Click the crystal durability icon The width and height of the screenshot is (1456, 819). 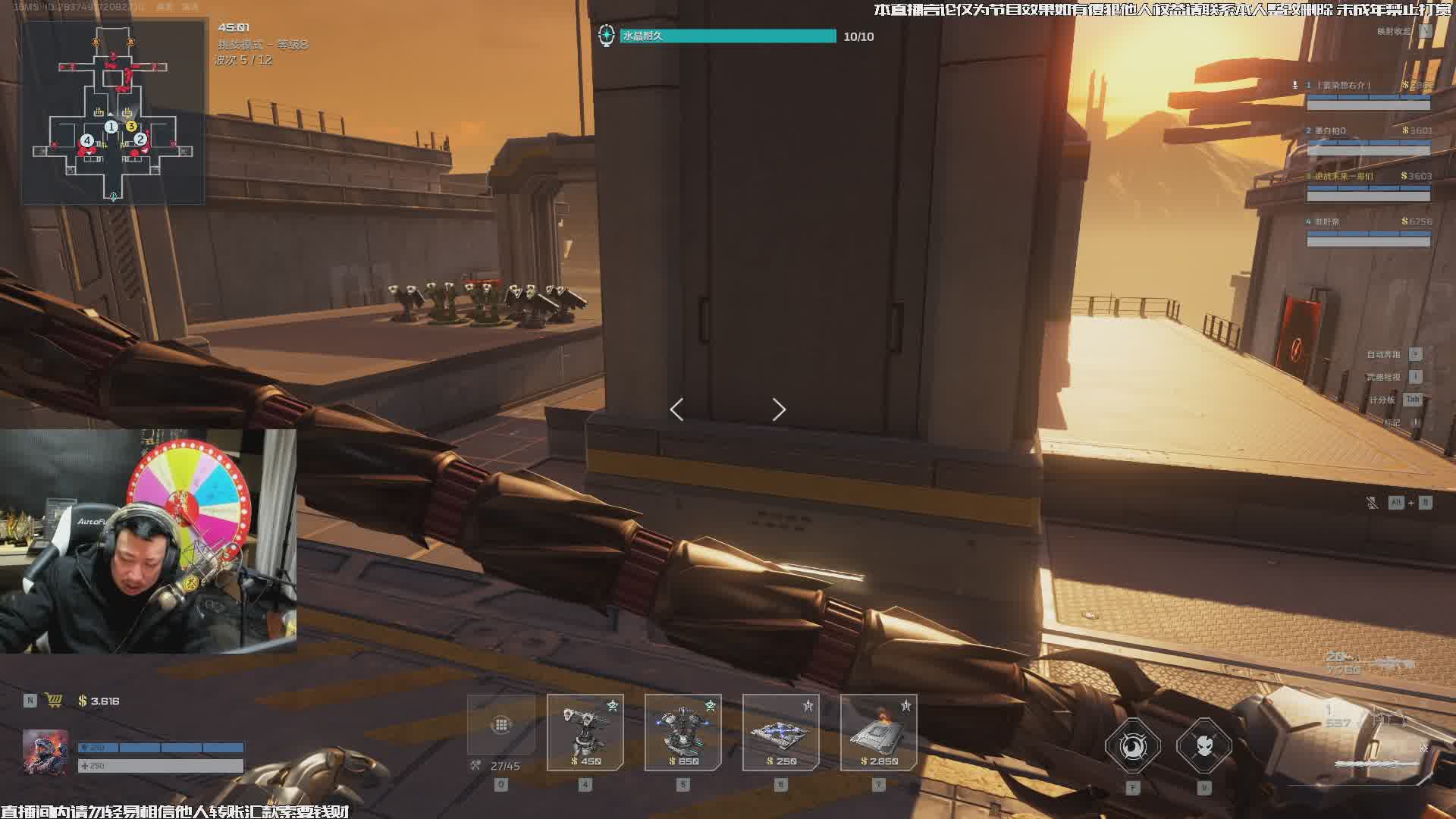point(606,36)
